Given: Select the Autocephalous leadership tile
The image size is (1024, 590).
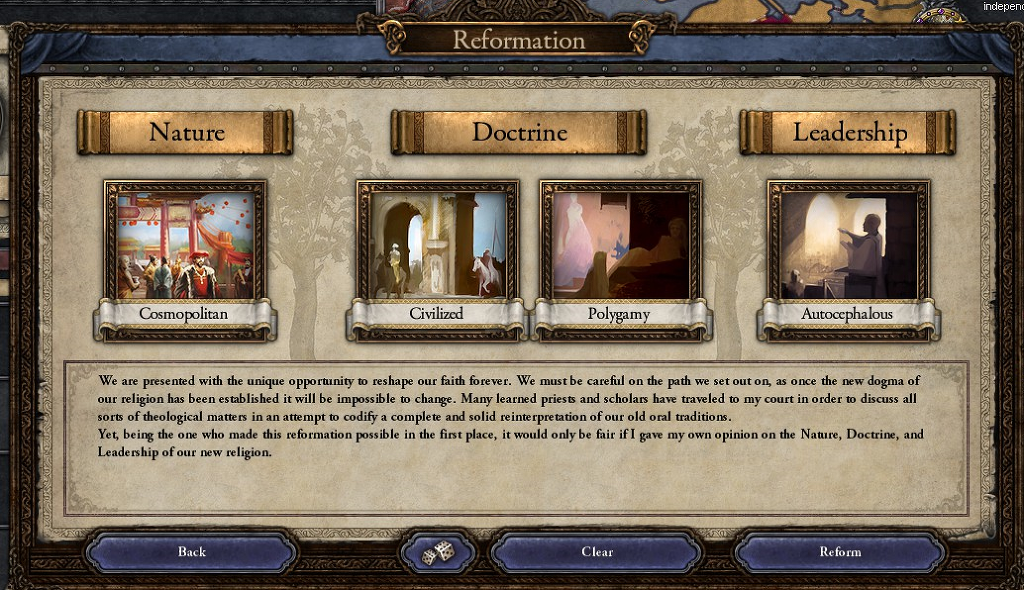Looking at the screenshot, I should tap(847, 243).
